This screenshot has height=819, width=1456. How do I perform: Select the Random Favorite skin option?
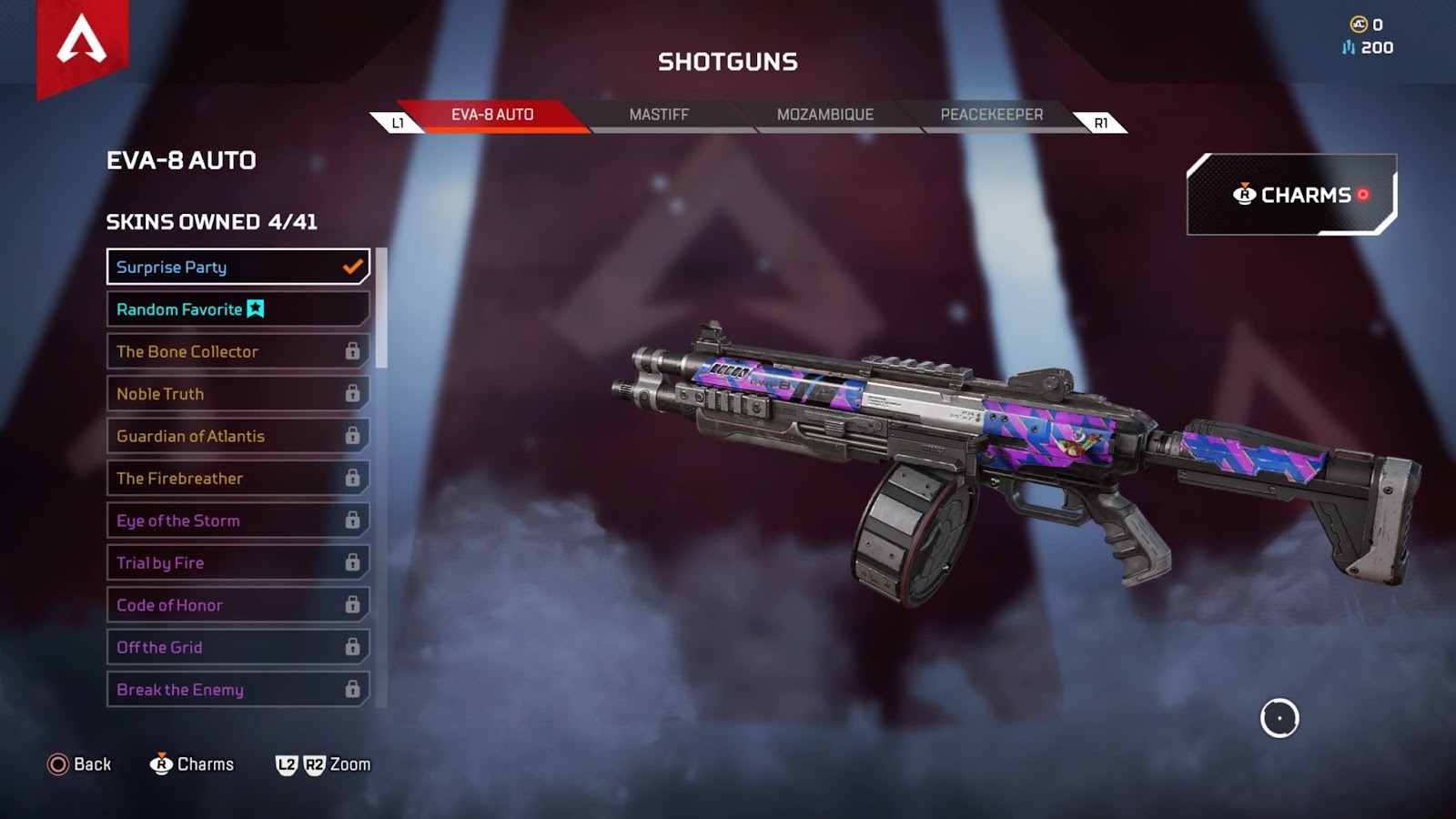pyautogui.click(x=238, y=309)
